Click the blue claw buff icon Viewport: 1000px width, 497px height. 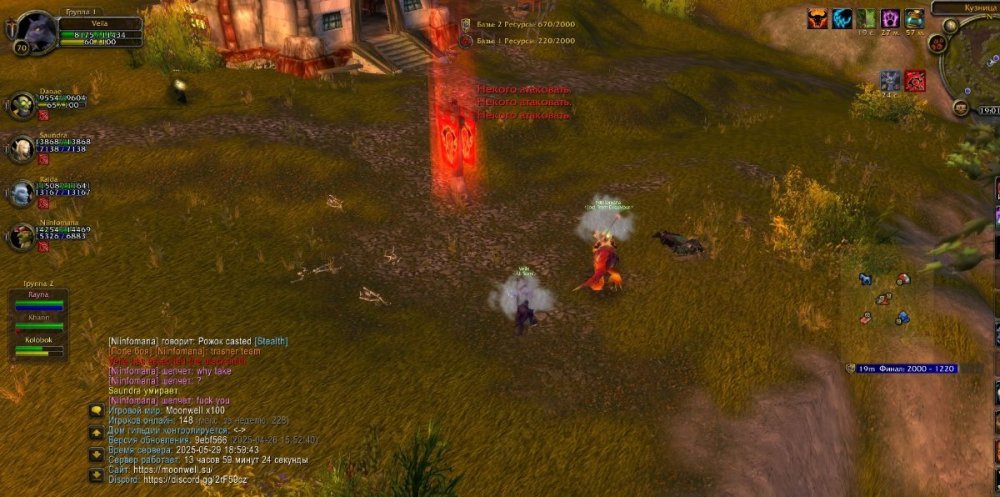click(843, 18)
